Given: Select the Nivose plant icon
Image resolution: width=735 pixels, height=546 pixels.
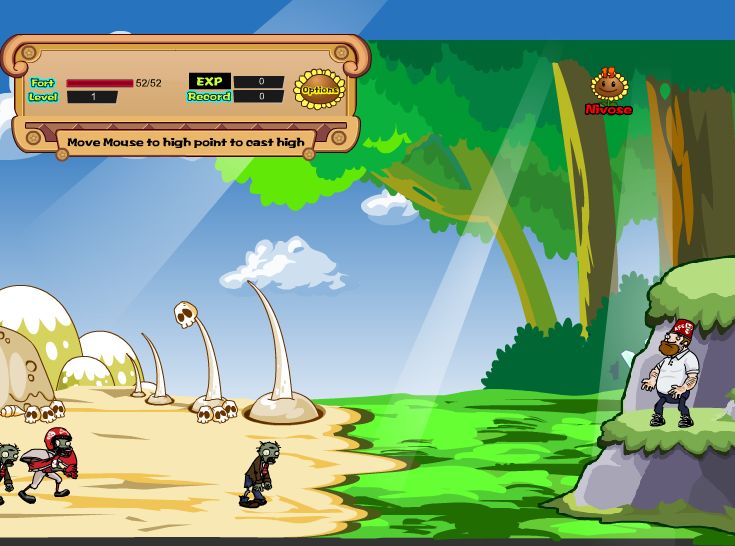Looking at the screenshot, I should (x=608, y=86).
